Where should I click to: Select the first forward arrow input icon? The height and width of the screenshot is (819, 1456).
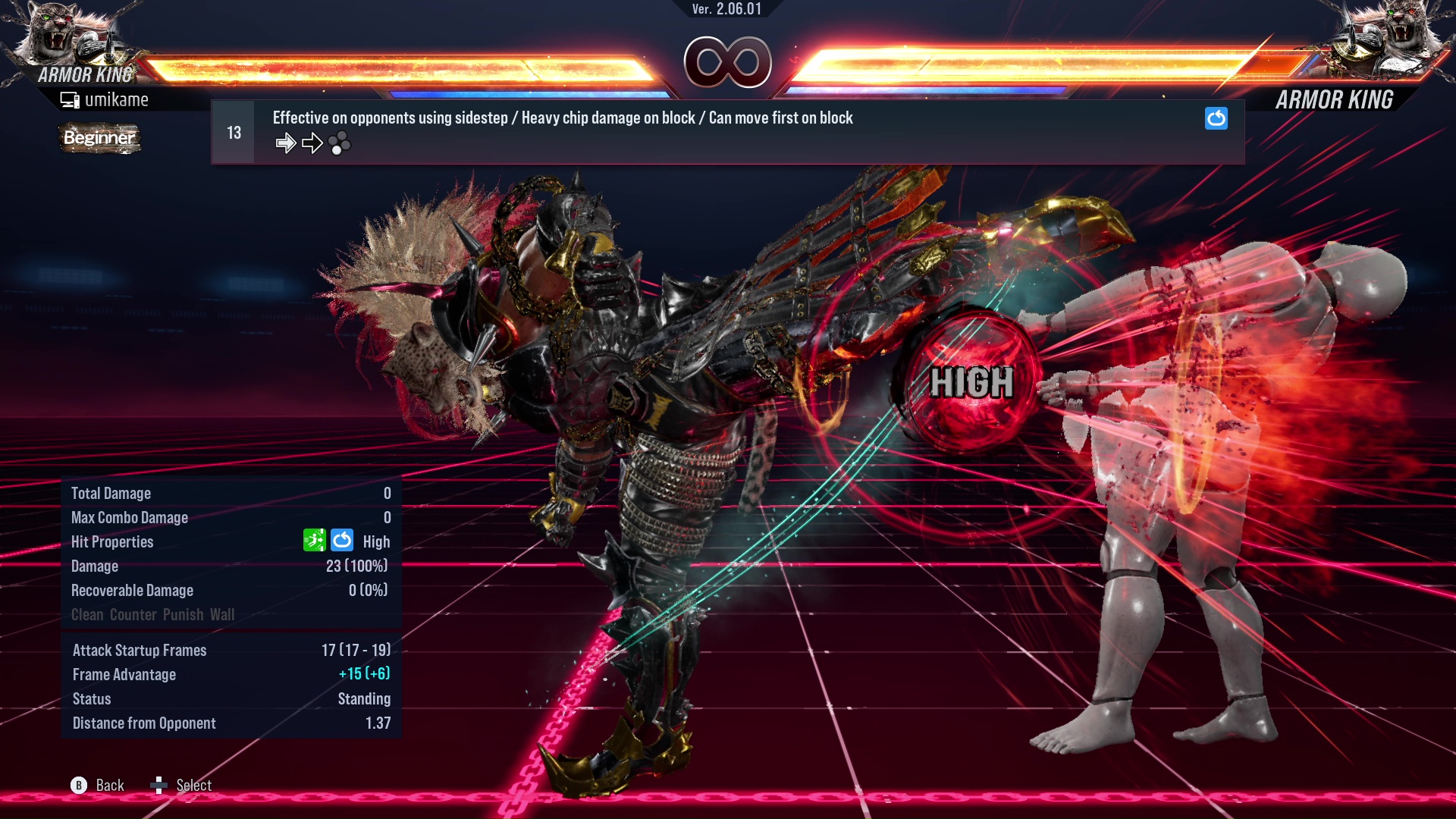[x=286, y=143]
